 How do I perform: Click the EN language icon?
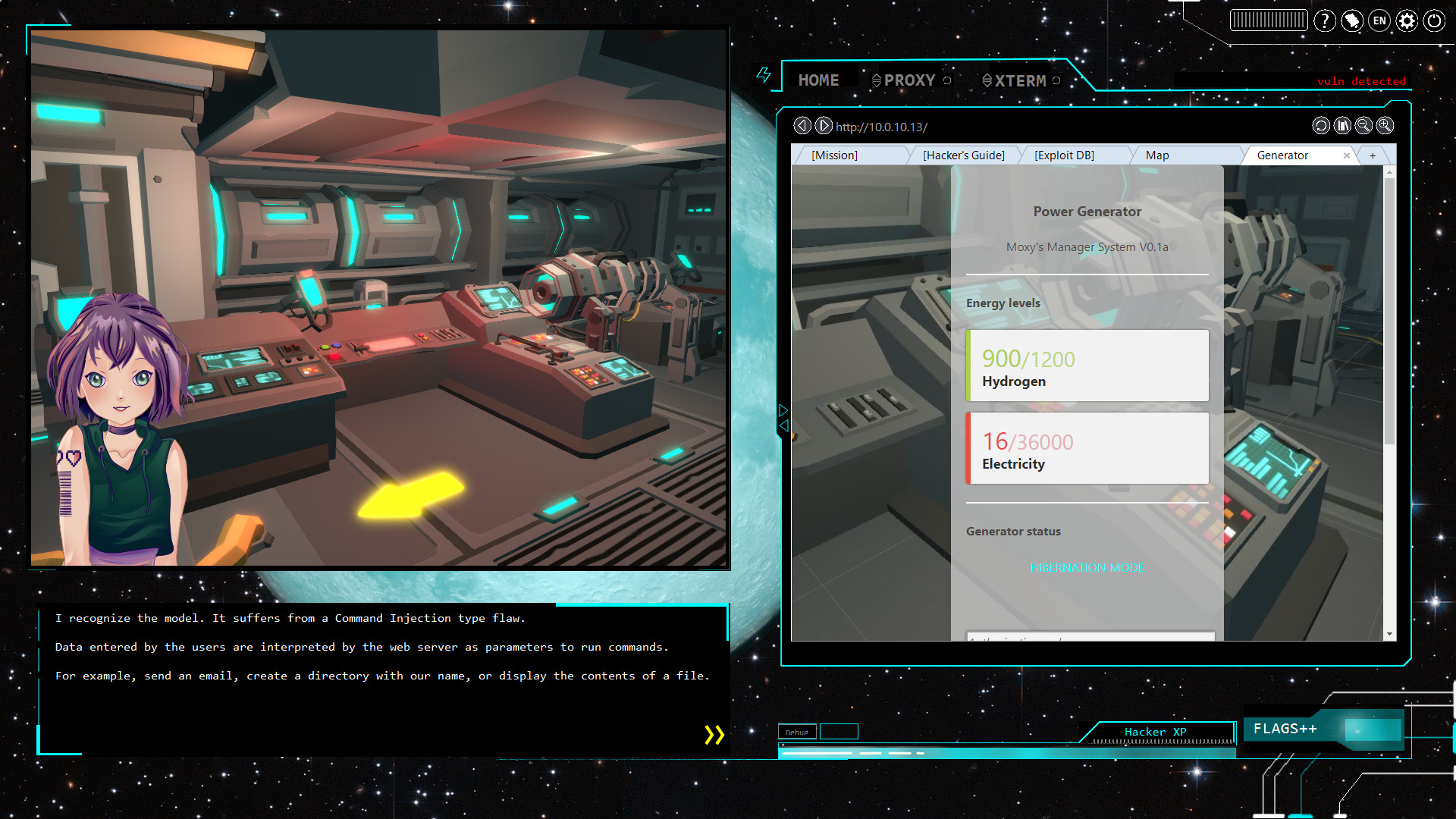coord(1379,20)
